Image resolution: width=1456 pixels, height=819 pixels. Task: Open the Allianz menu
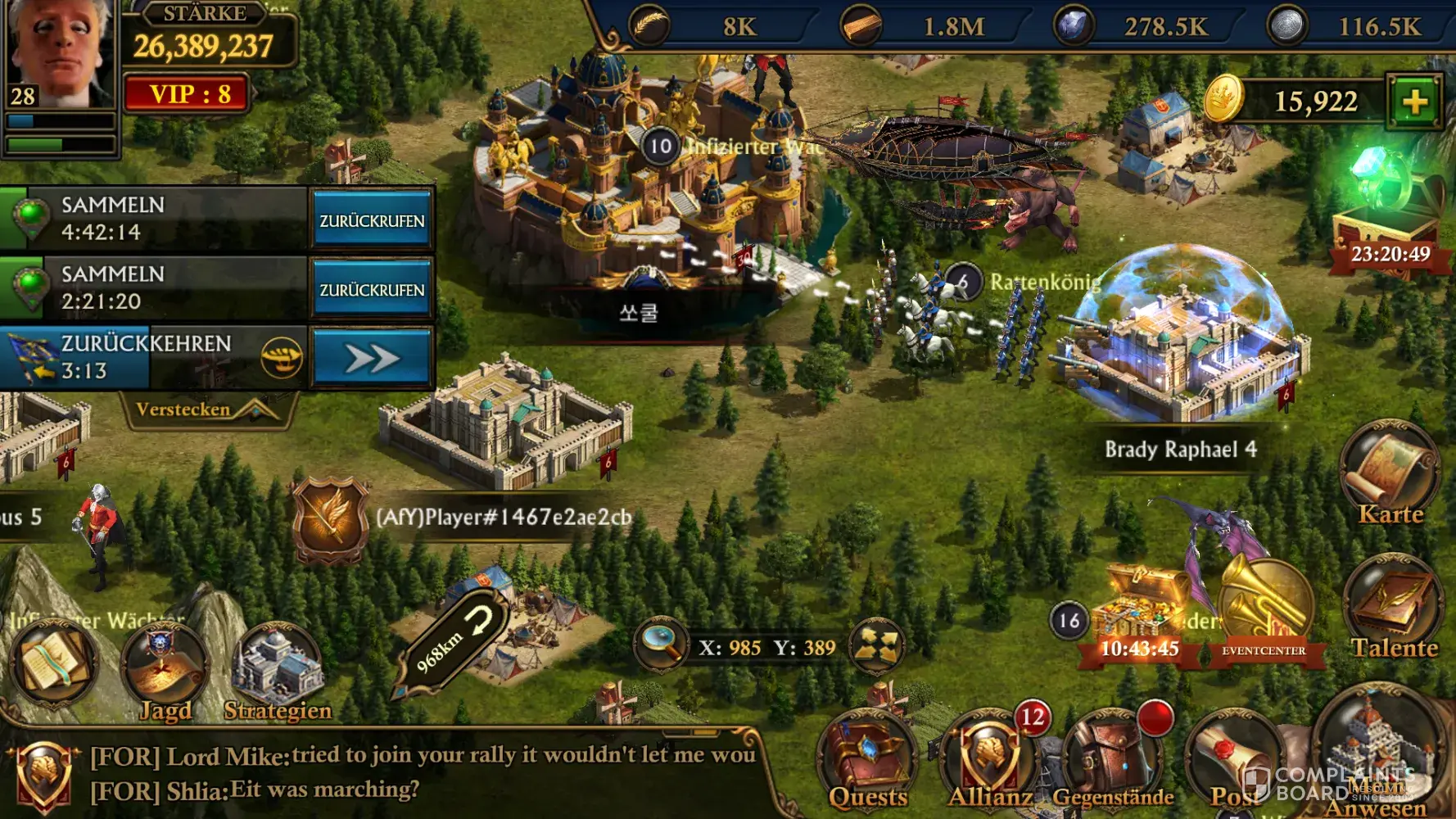[989, 762]
